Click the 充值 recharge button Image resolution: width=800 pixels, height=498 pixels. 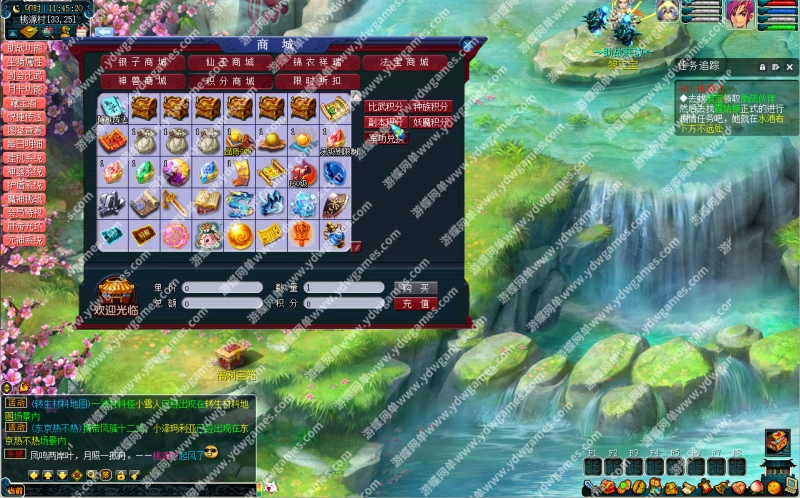click(415, 303)
